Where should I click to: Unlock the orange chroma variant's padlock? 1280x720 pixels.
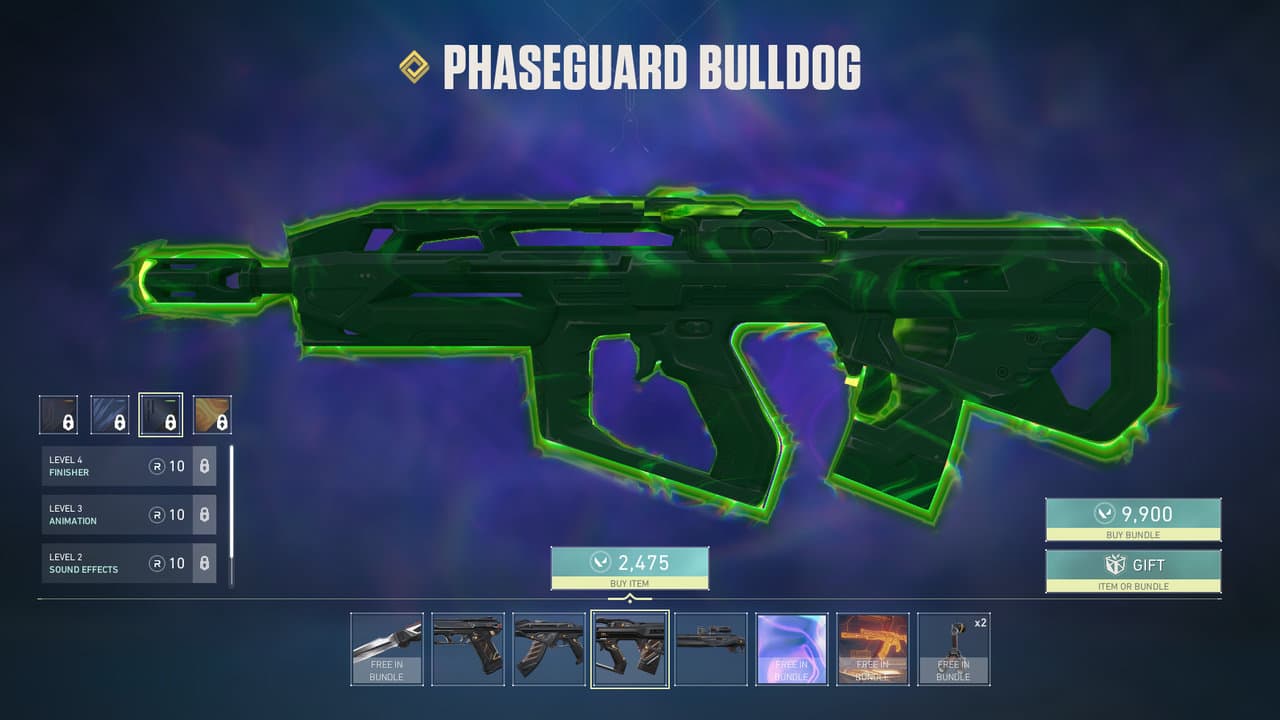tap(220, 421)
